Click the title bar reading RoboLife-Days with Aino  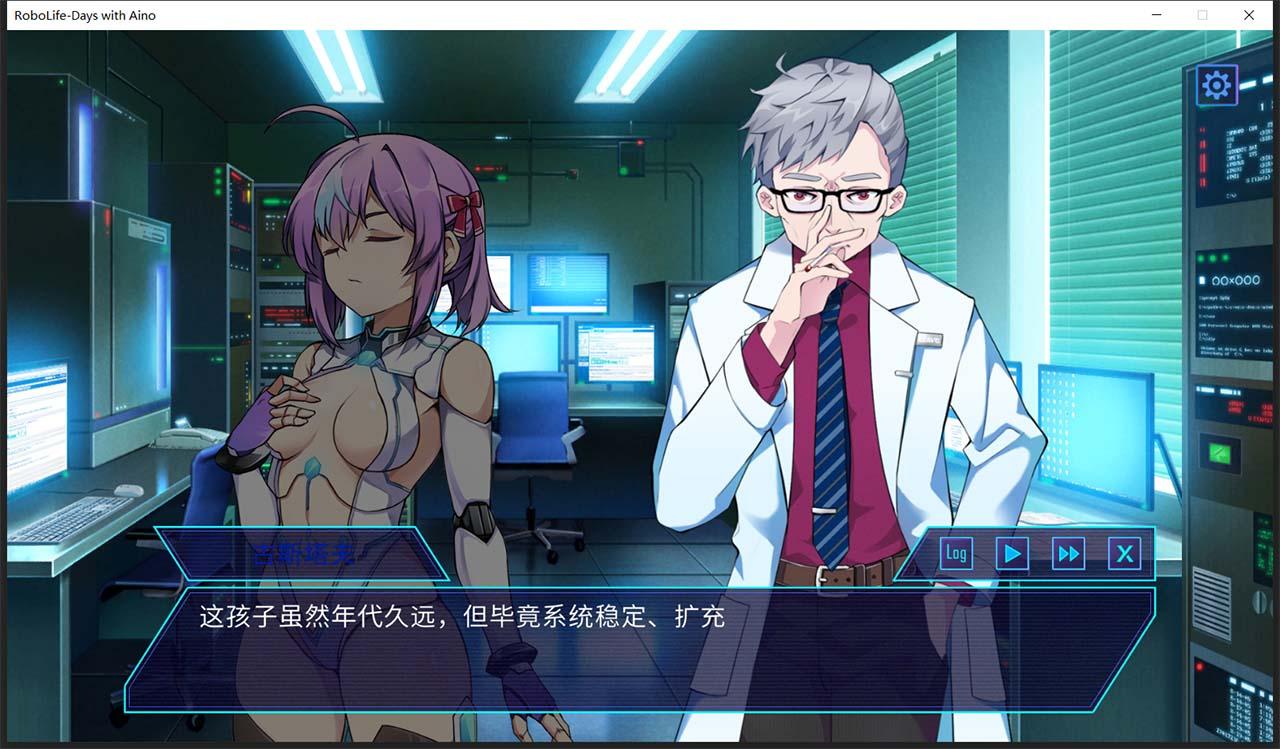tap(85, 15)
